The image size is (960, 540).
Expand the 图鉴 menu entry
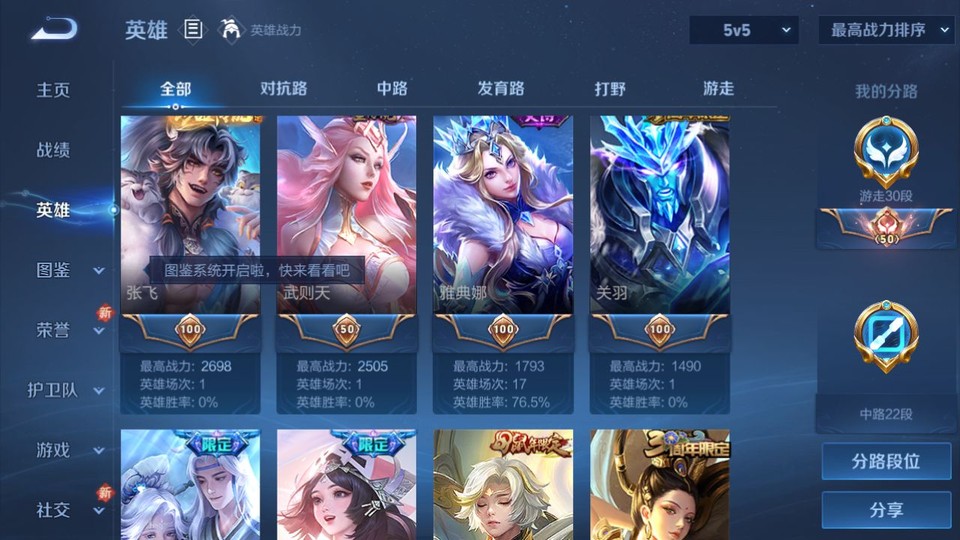(66, 270)
